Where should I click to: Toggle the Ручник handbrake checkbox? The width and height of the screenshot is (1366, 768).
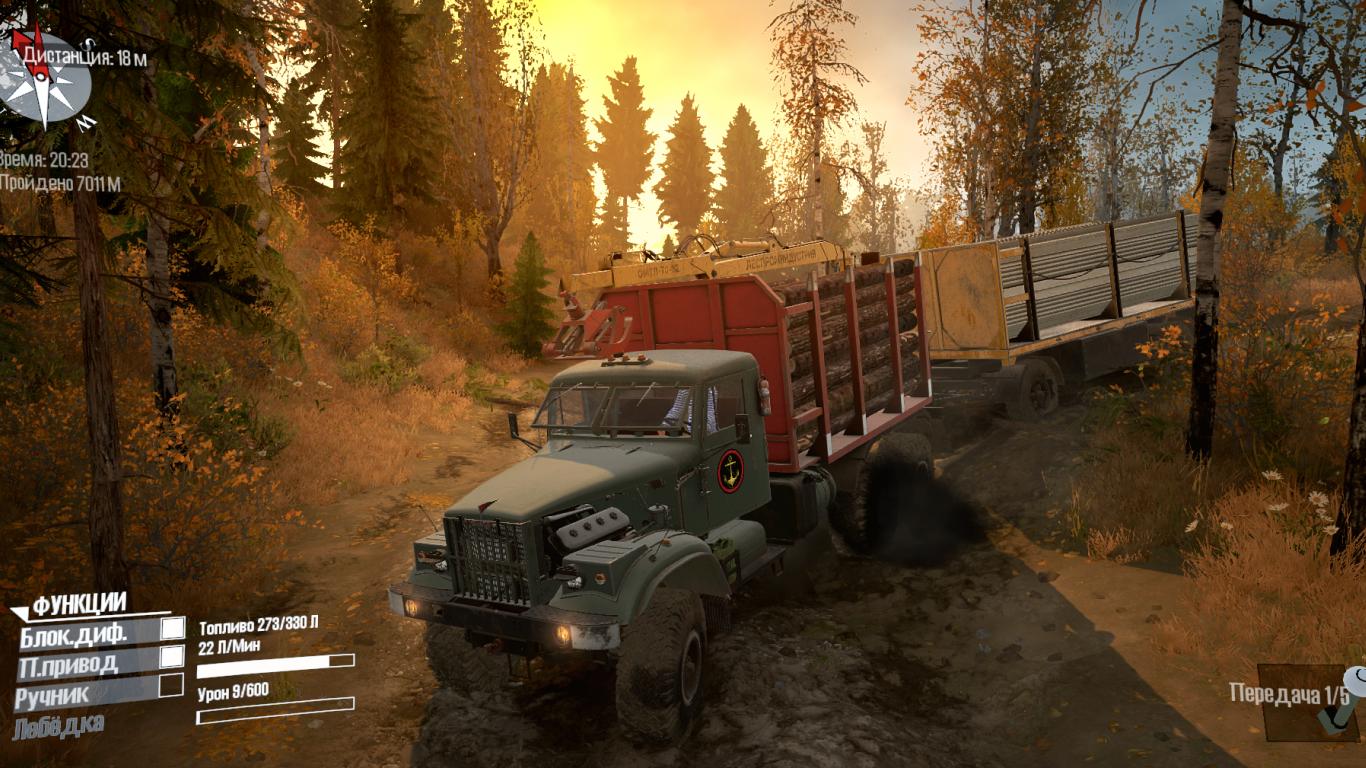[171, 686]
